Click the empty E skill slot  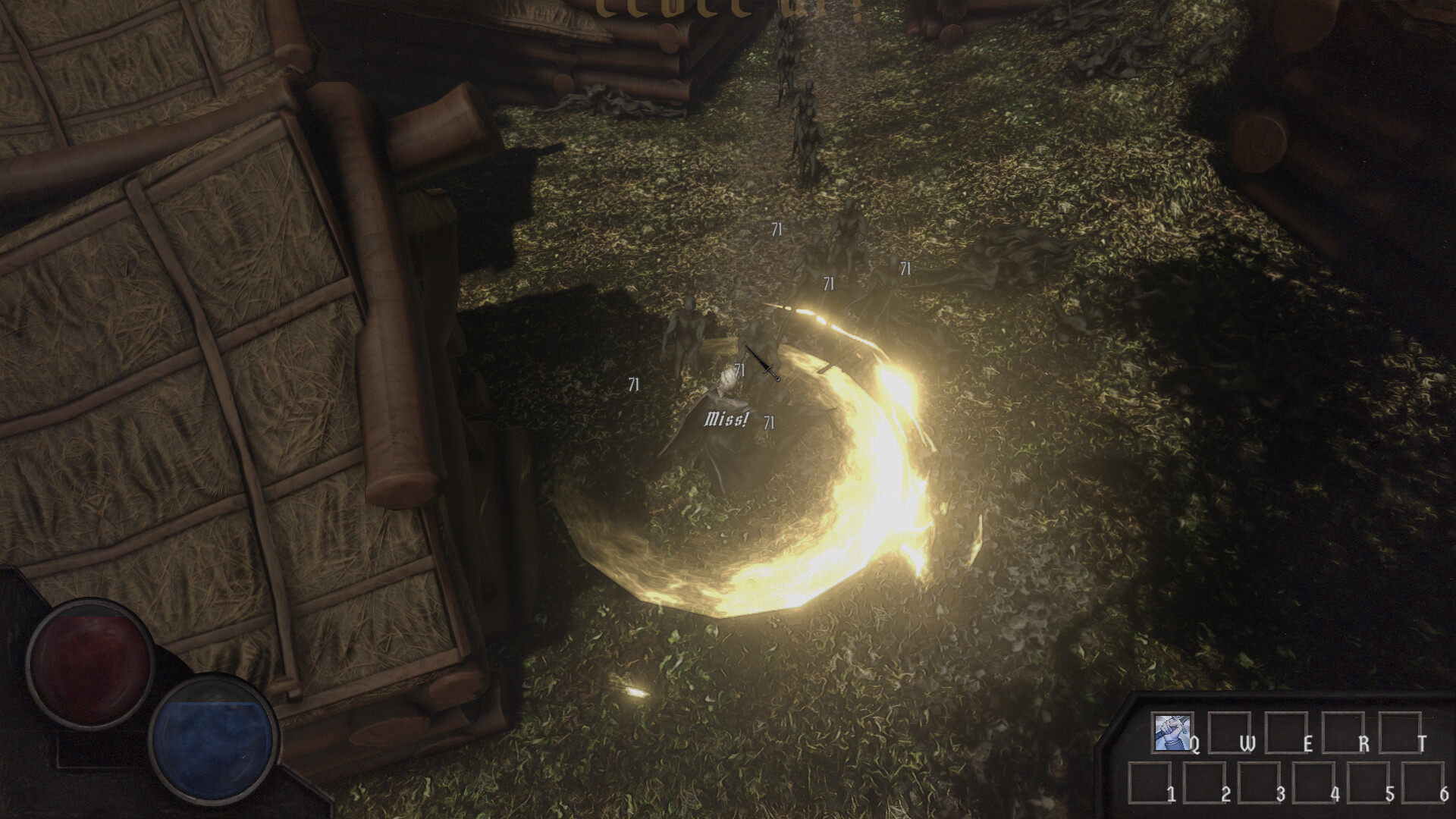pos(1286,732)
